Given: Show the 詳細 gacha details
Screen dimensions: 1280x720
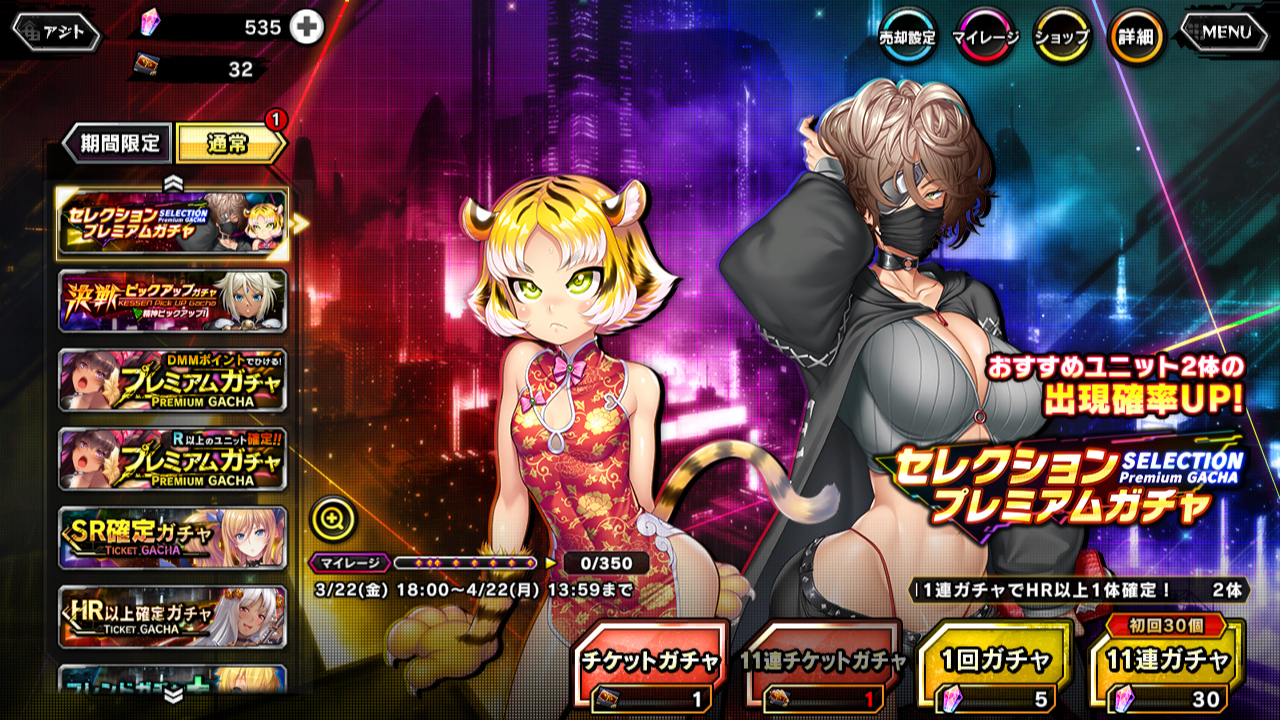Looking at the screenshot, I should coord(1136,37).
